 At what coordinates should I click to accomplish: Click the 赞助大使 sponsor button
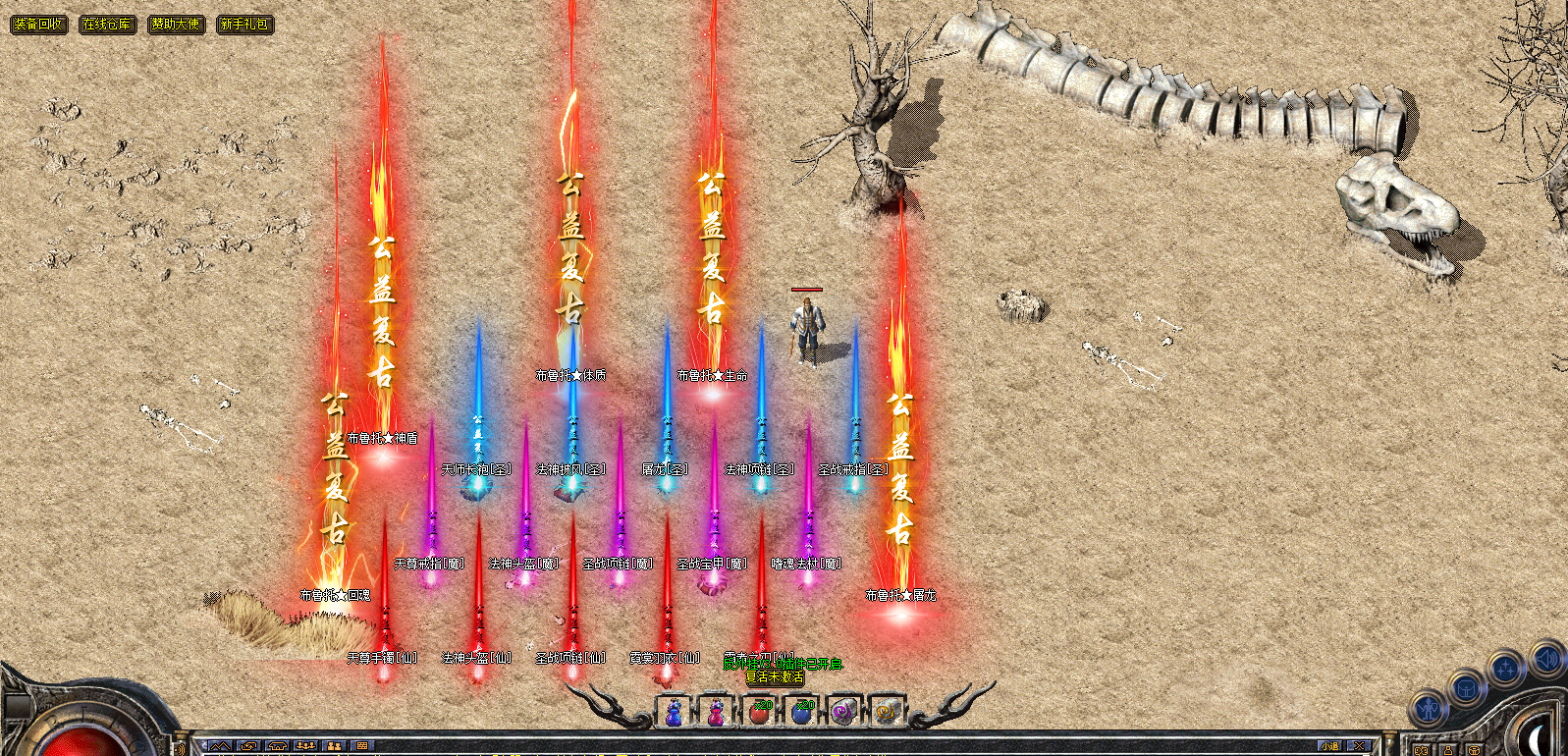[x=176, y=24]
